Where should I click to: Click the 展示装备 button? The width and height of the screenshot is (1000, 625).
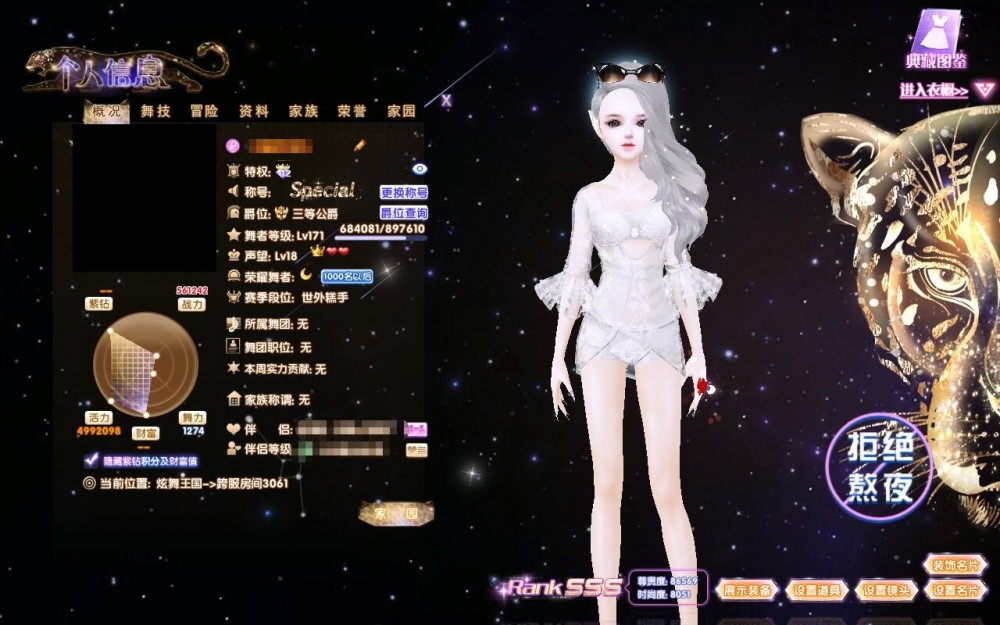(747, 590)
